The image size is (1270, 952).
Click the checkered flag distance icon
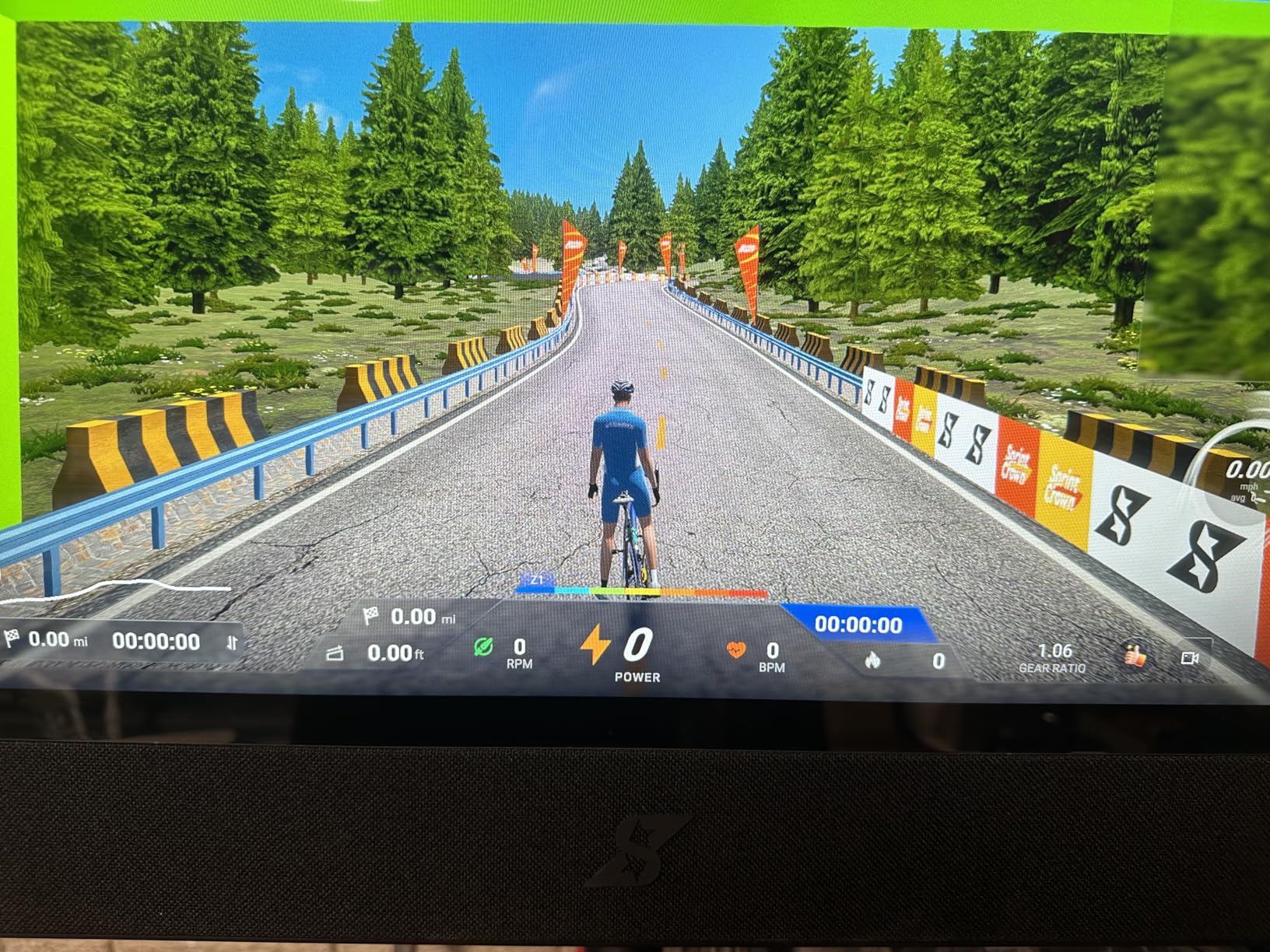click(x=373, y=615)
